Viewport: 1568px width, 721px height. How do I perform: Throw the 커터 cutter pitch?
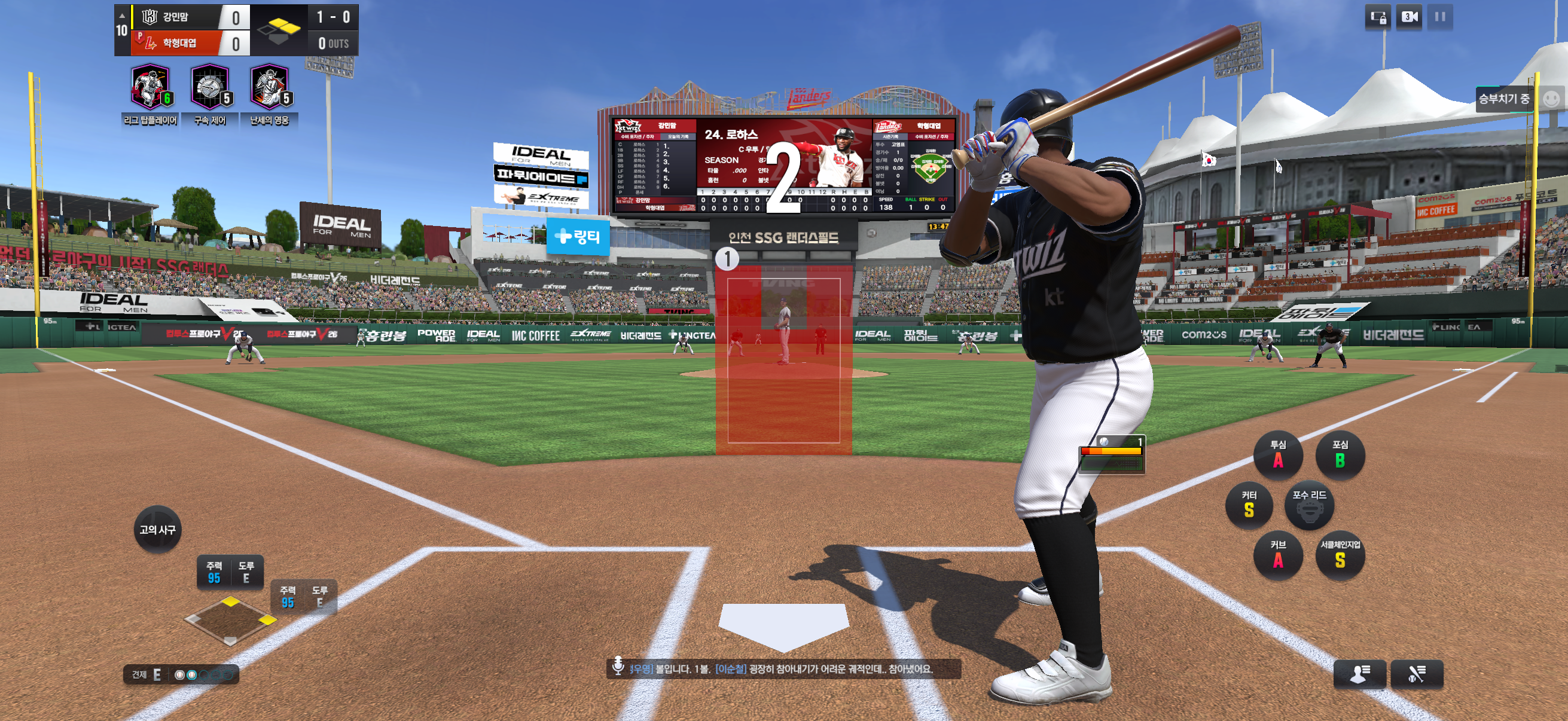tap(1249, 505)
